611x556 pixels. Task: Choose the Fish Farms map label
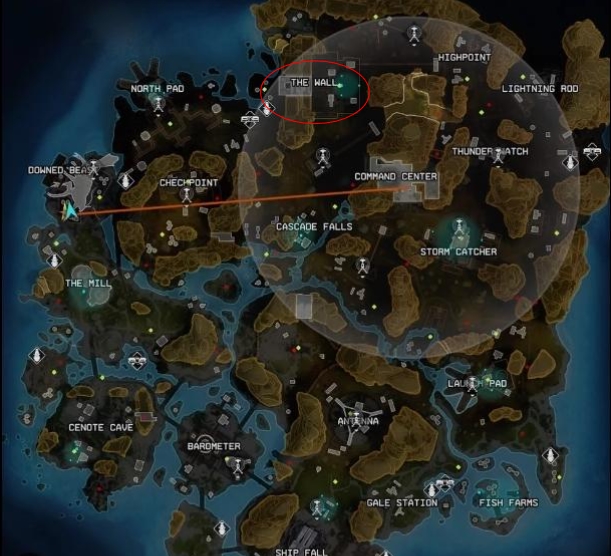[x=507, y=503]
